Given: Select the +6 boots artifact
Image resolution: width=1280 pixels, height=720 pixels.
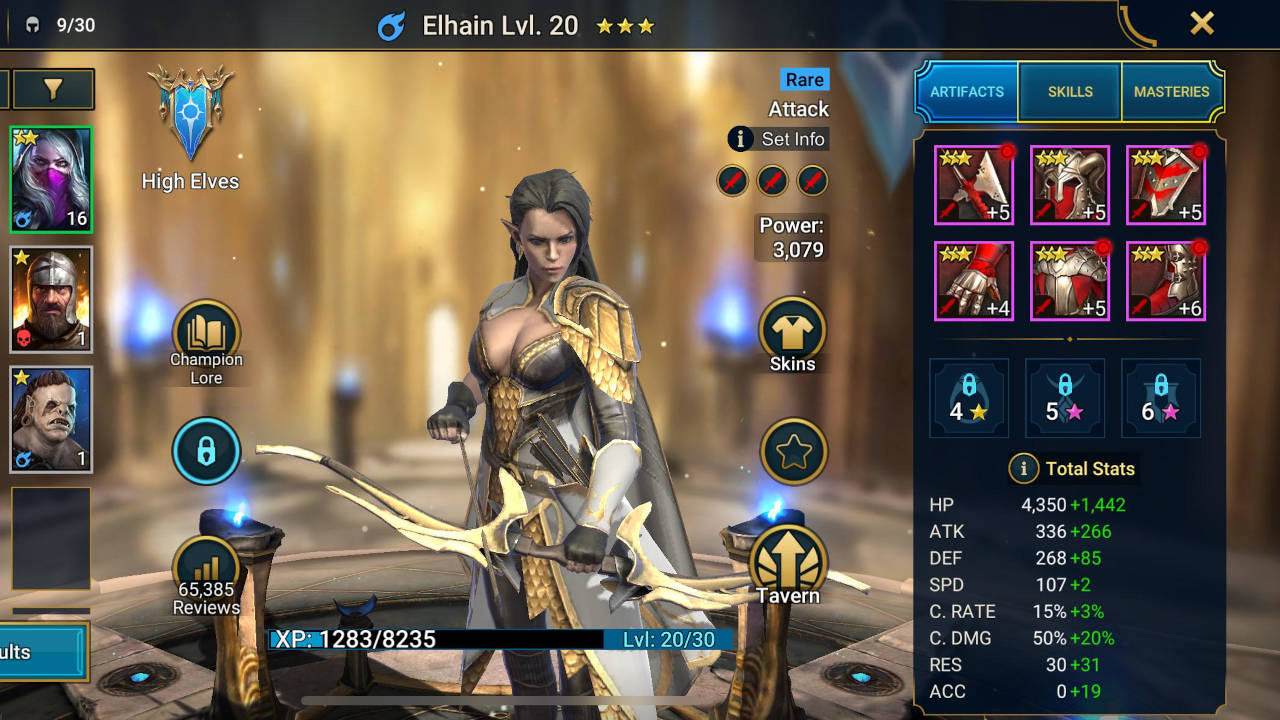Looking at the screenshot, I should pyautogui.click(x=1165, y=281).
